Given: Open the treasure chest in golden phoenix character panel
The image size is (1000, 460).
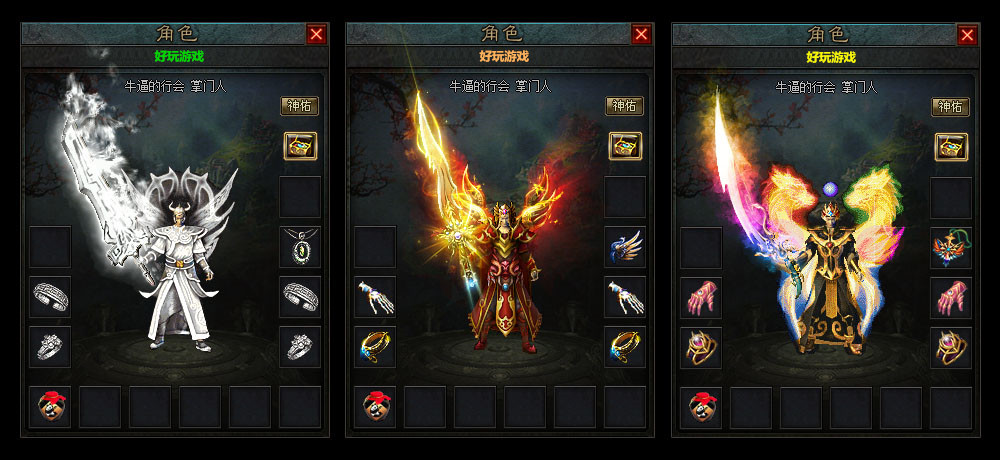Looking at the screenshot, I should [x=950, y=147].
